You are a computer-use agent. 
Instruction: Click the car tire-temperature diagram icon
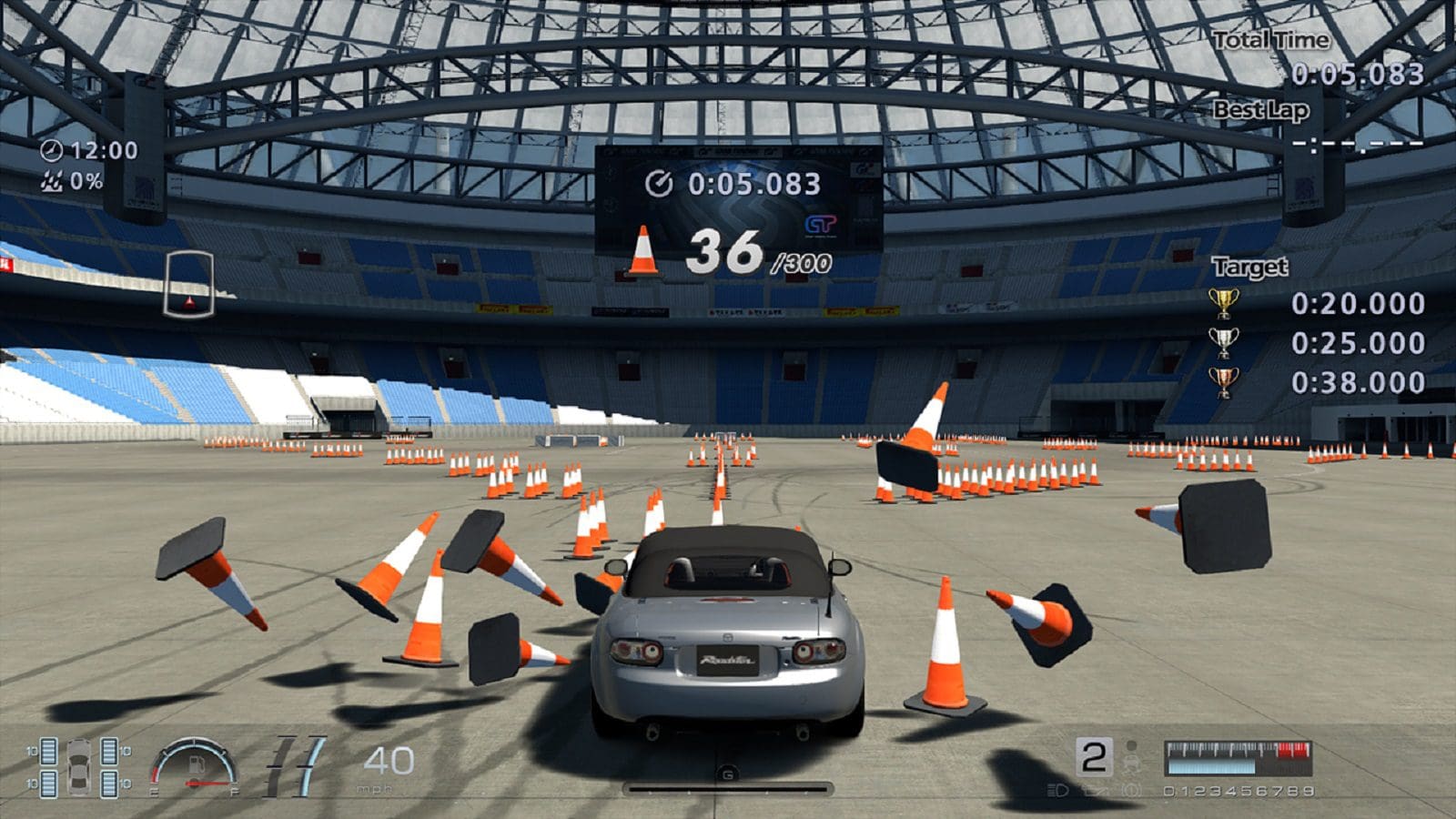pyautogui.click(x=77, y=767)
